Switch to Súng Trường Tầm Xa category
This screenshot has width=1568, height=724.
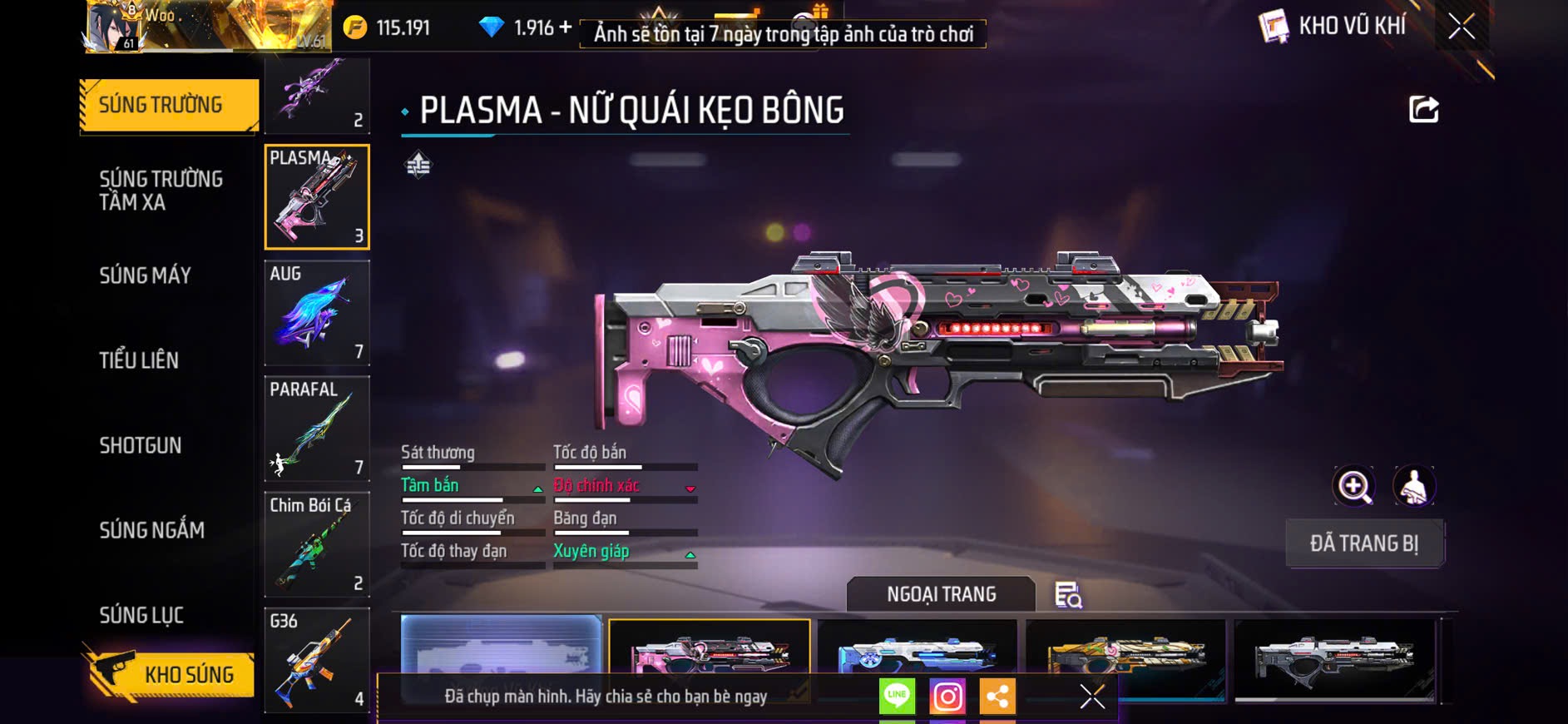click(x=161, y=191)
